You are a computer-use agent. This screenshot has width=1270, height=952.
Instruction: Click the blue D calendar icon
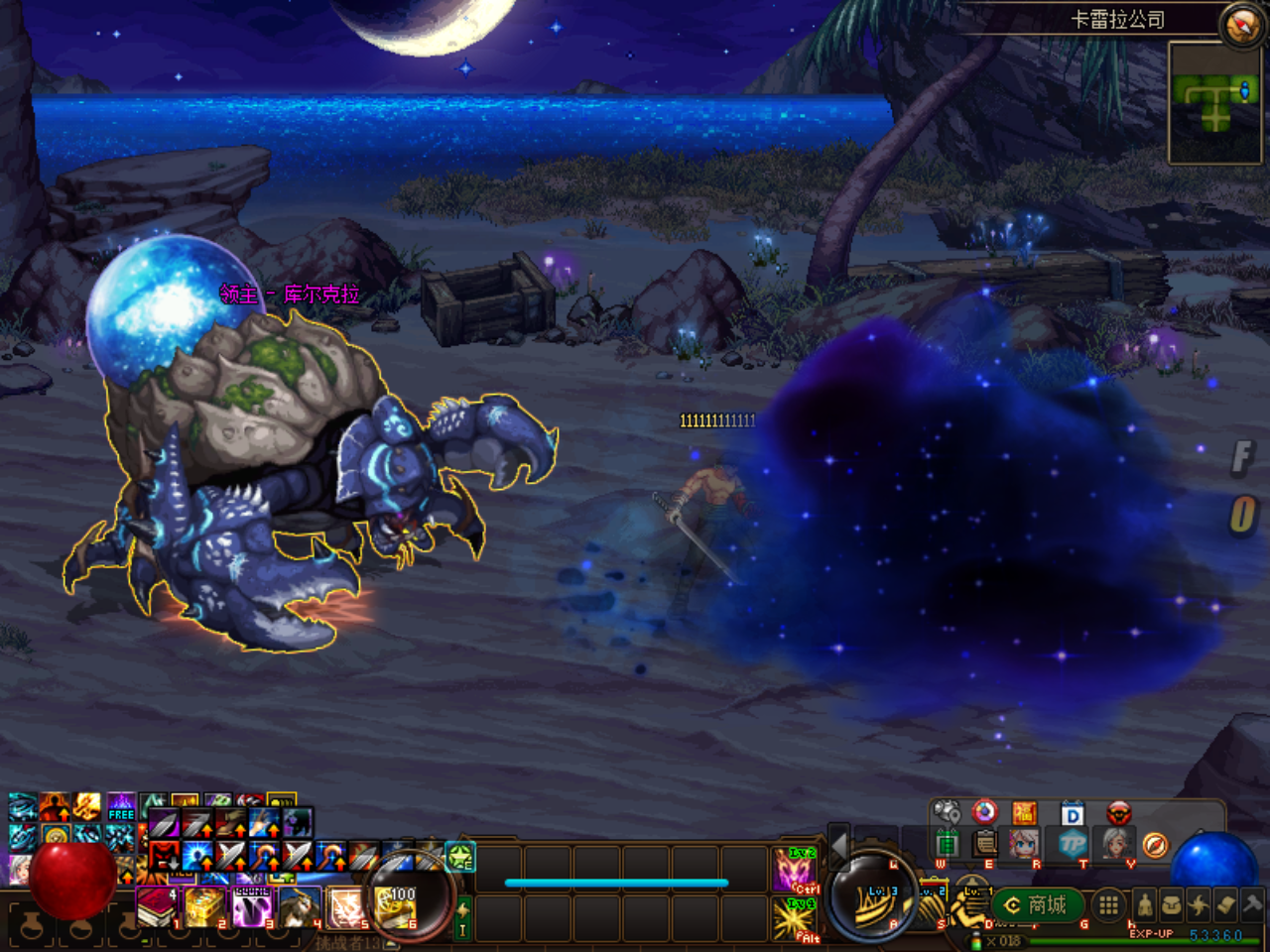(x=1072, y=815)
